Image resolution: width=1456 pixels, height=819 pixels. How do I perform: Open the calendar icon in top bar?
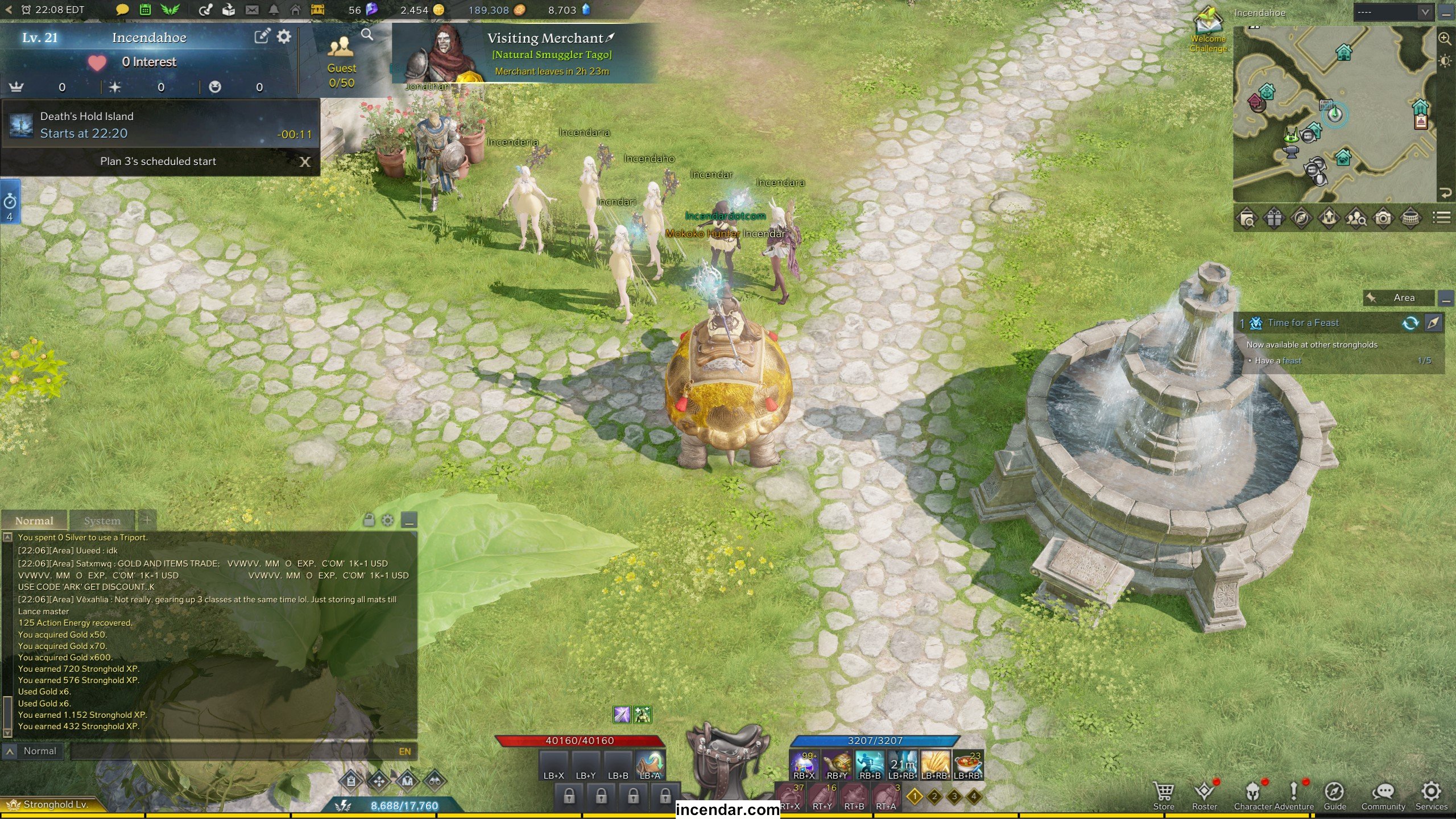[x=145, y=10]
